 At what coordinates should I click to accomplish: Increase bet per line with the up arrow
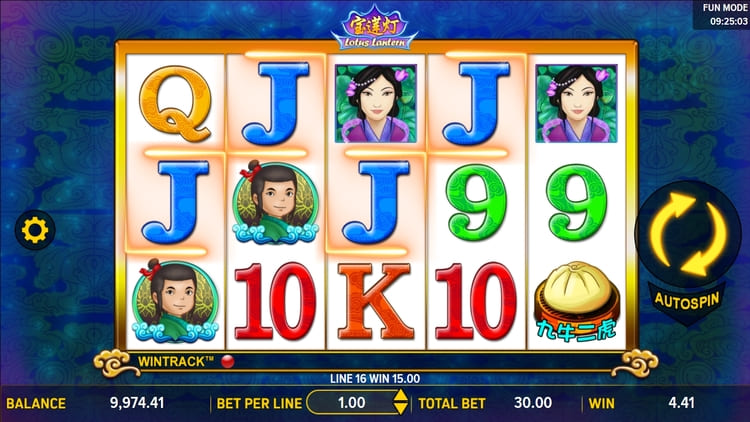pyautogui.click(x=401, y=397)
